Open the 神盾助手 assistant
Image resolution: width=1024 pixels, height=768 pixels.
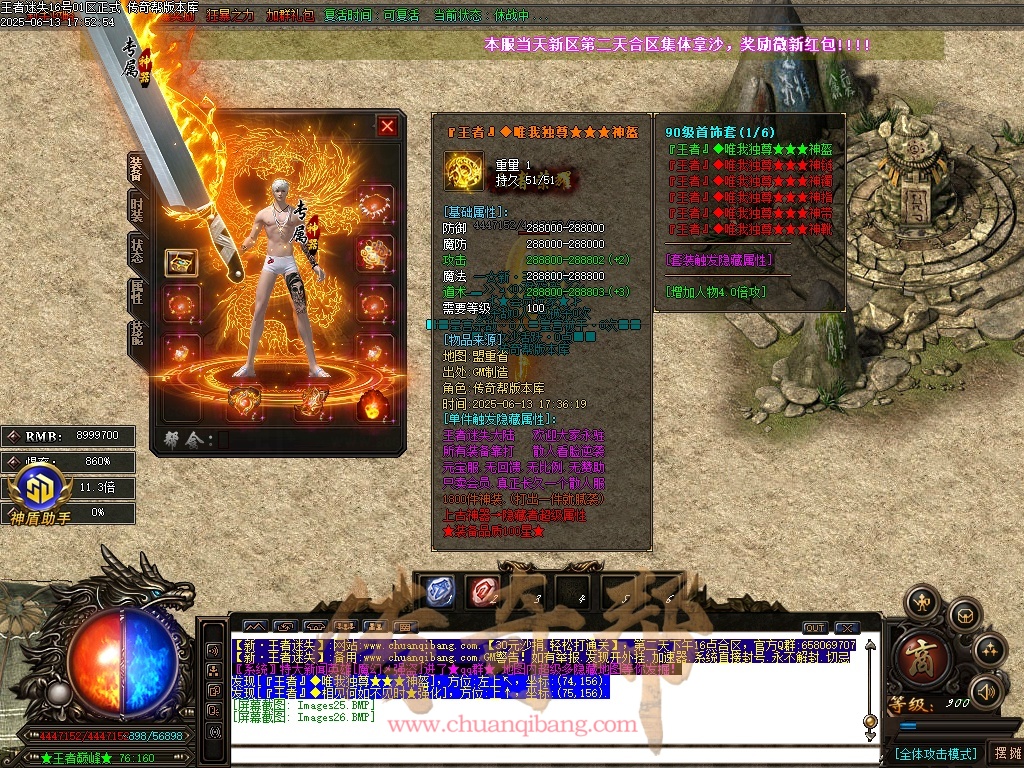click(x=40, y=494)
